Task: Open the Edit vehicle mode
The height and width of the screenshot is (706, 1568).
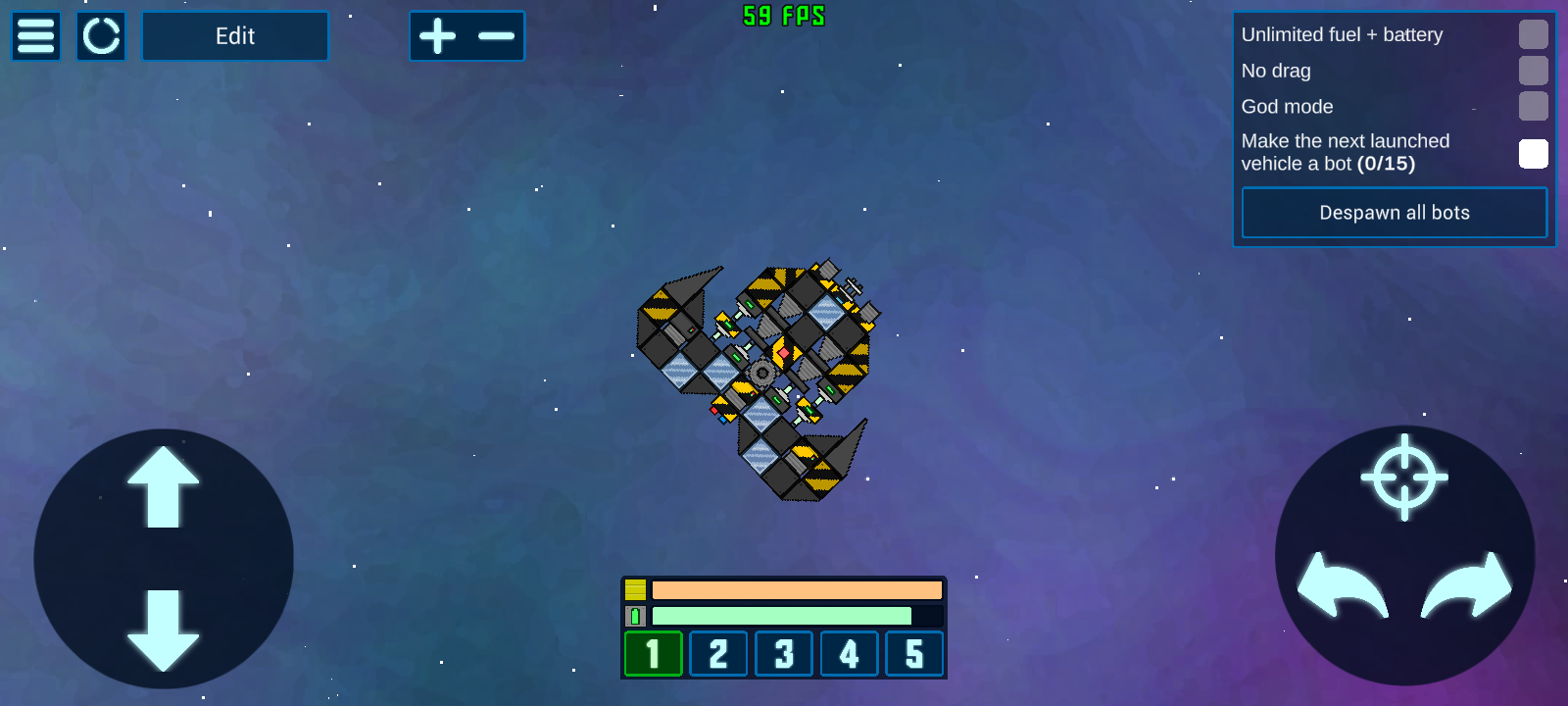Action: tap(235, 36)
